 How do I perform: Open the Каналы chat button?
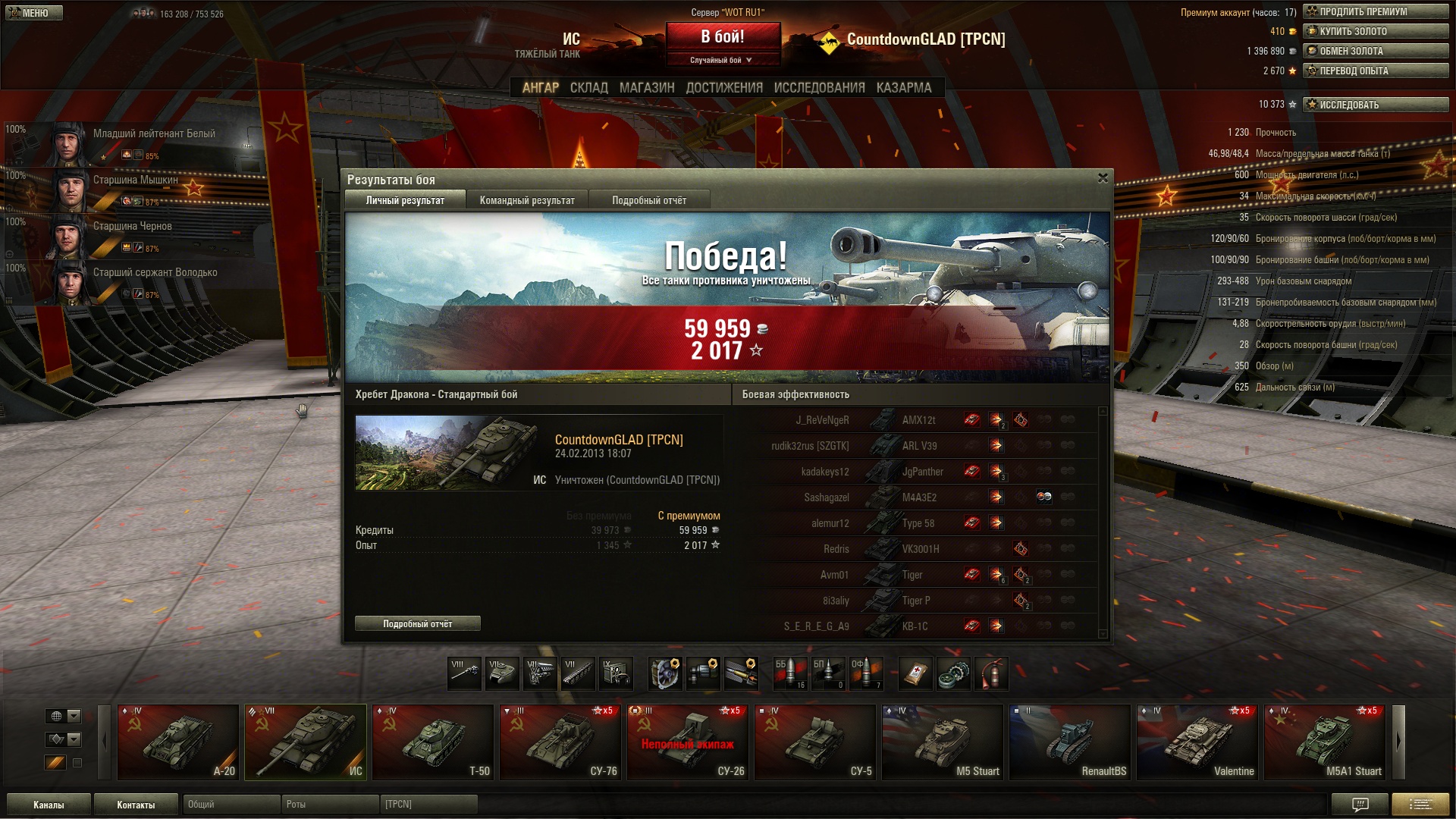[49, 805]
